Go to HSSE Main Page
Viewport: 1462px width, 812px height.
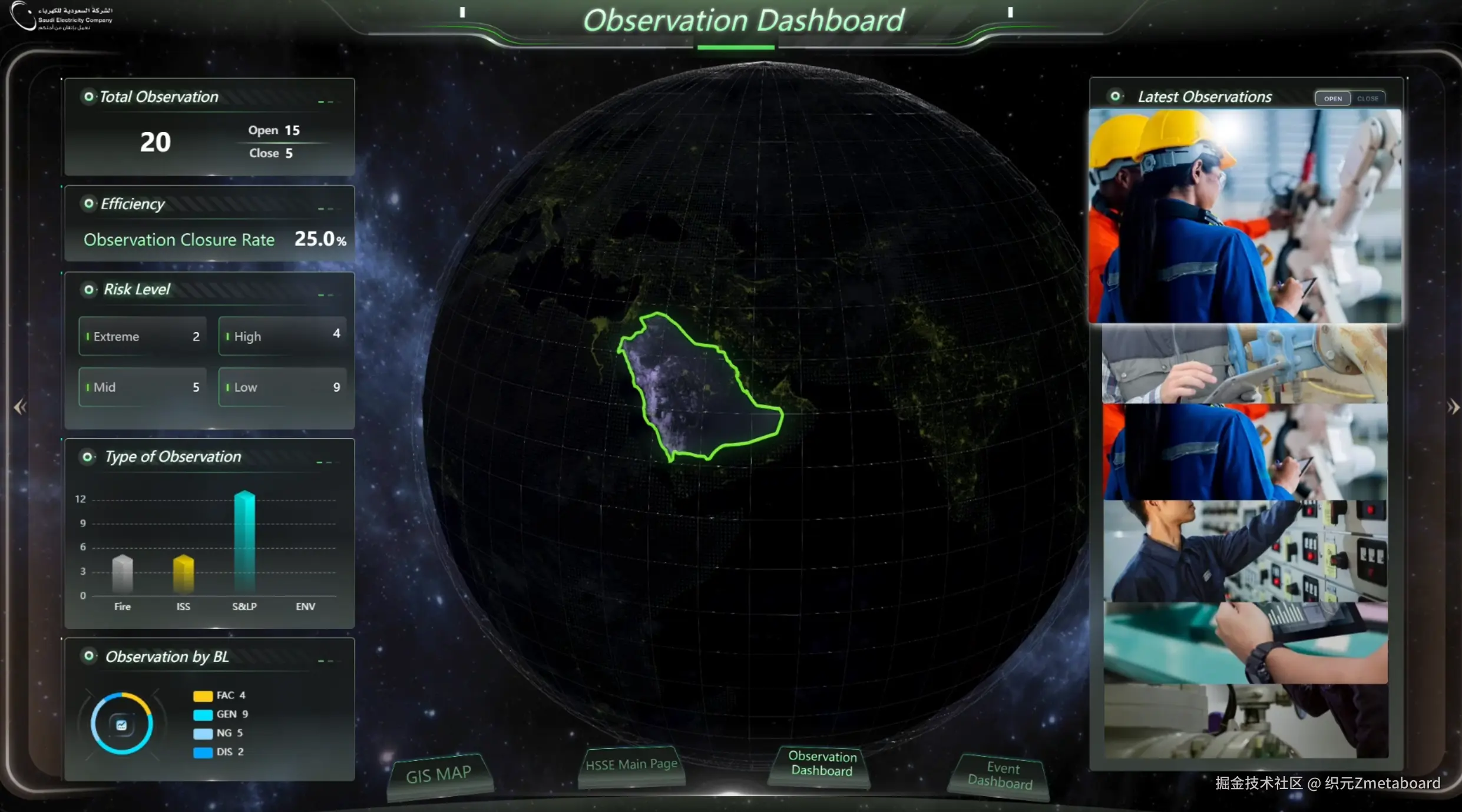631,765
